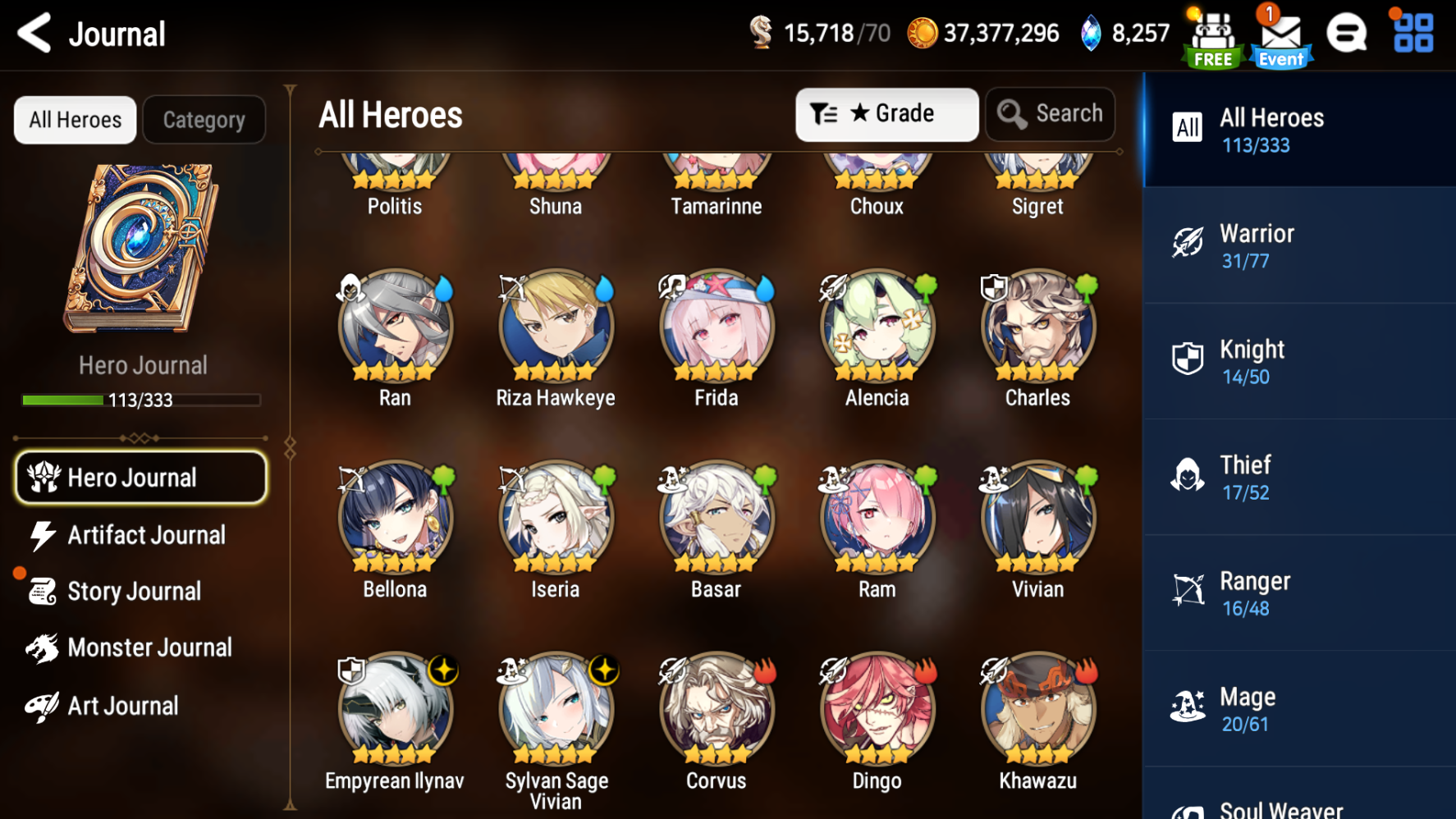
Task: Choose the Bellona hero portrait
Action: coord(395,519)
